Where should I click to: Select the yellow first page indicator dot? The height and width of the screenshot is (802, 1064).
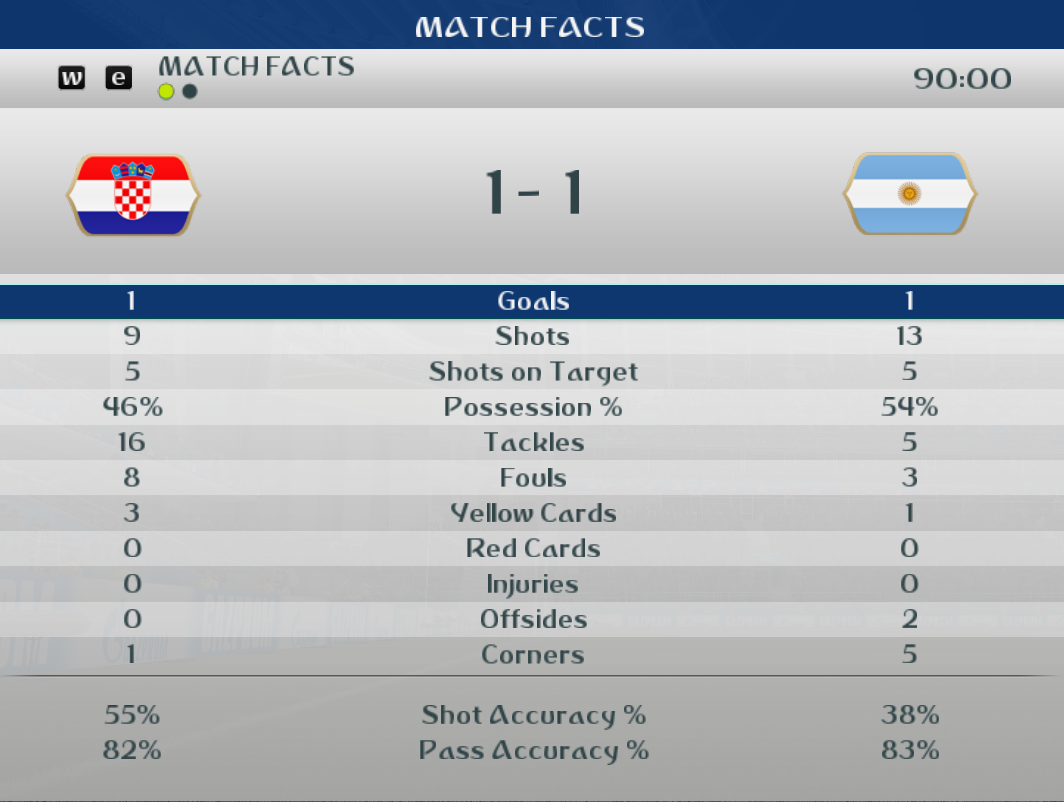tap(166, 92)
